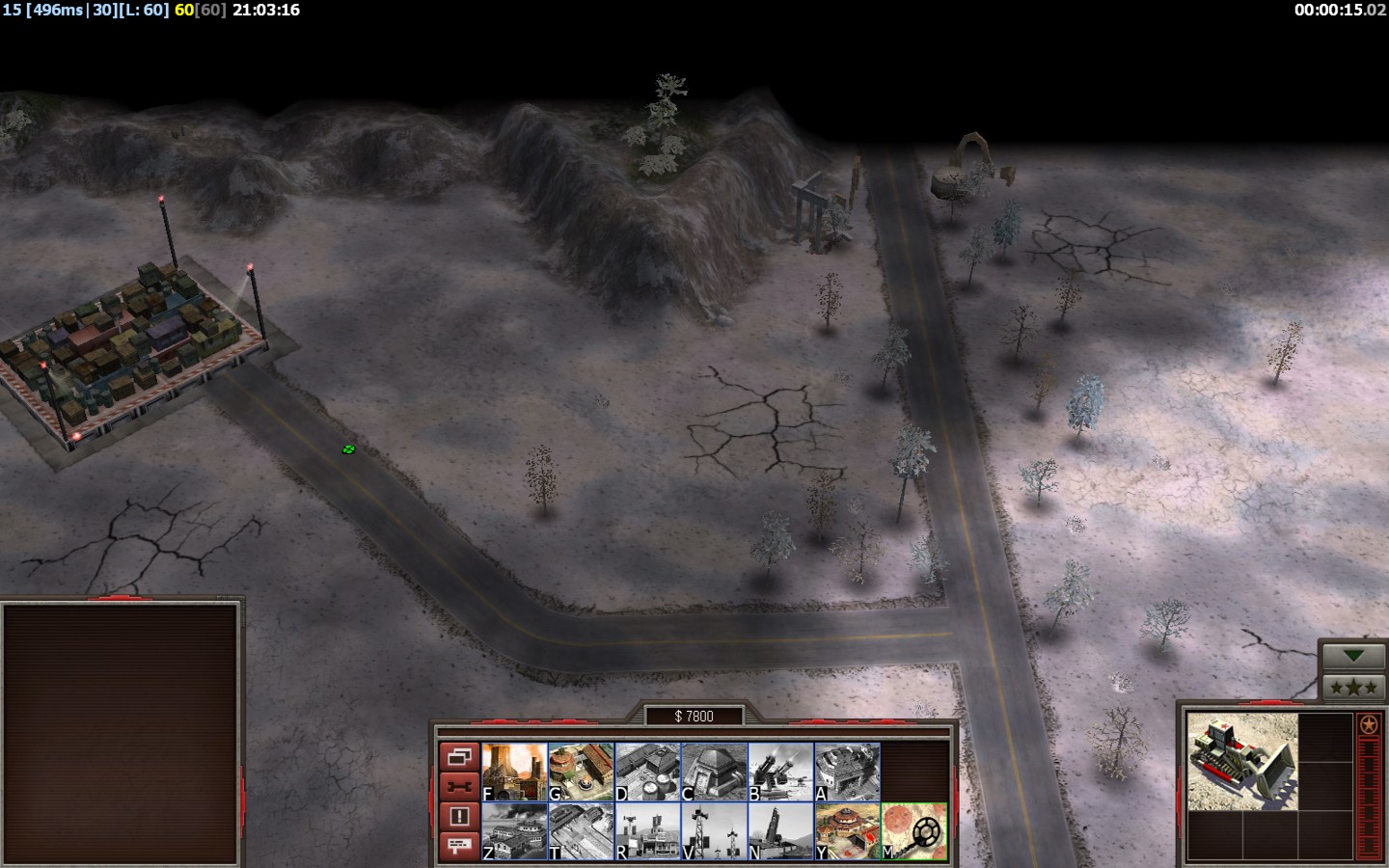
Task: Select the Propaganda Center build icon
Action: 514,831
